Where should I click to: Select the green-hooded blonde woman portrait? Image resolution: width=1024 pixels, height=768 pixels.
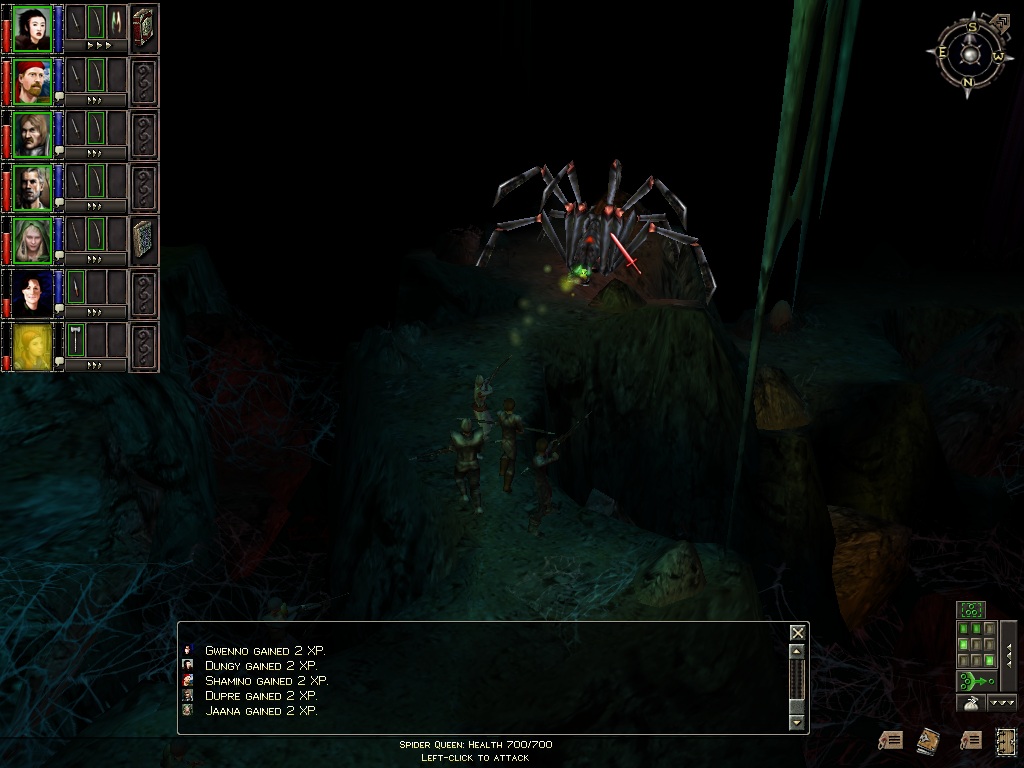tap(32, 240)
